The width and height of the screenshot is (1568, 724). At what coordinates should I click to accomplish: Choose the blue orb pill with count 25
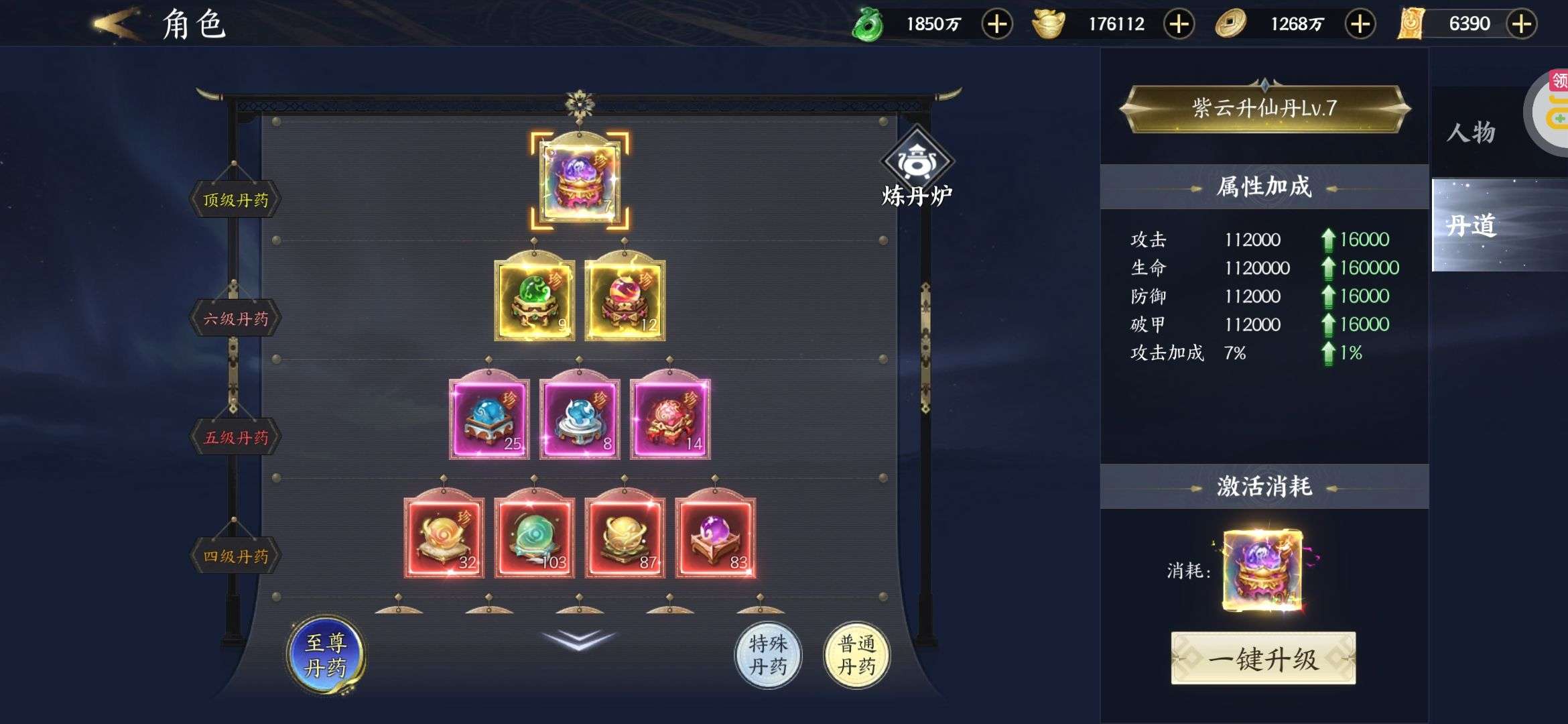click(489, 419)
